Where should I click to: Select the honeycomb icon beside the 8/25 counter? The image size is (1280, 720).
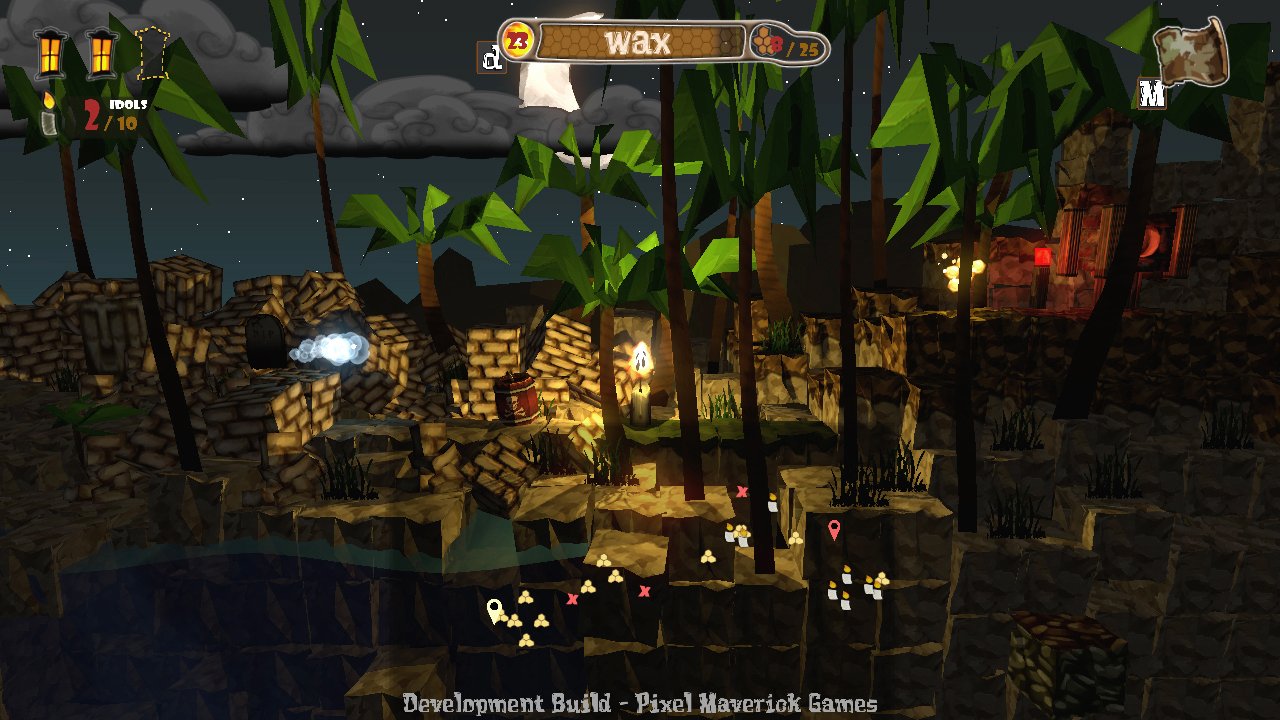pos(764,43)
